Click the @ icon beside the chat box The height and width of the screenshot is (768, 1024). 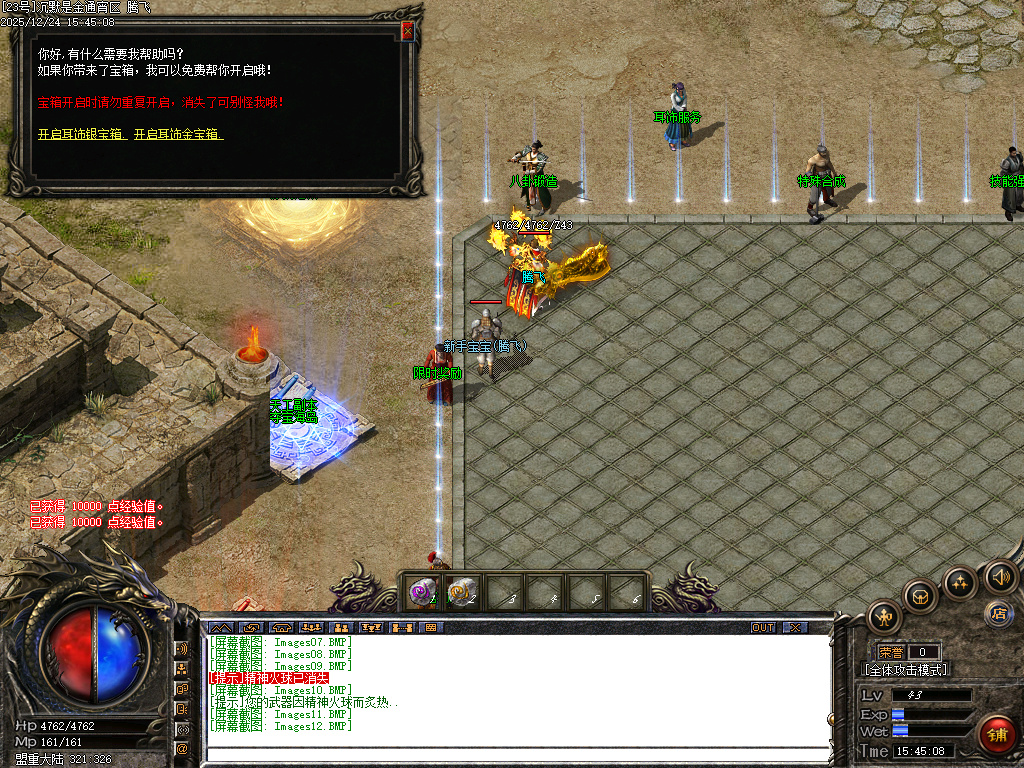click(x=182, y=748)
